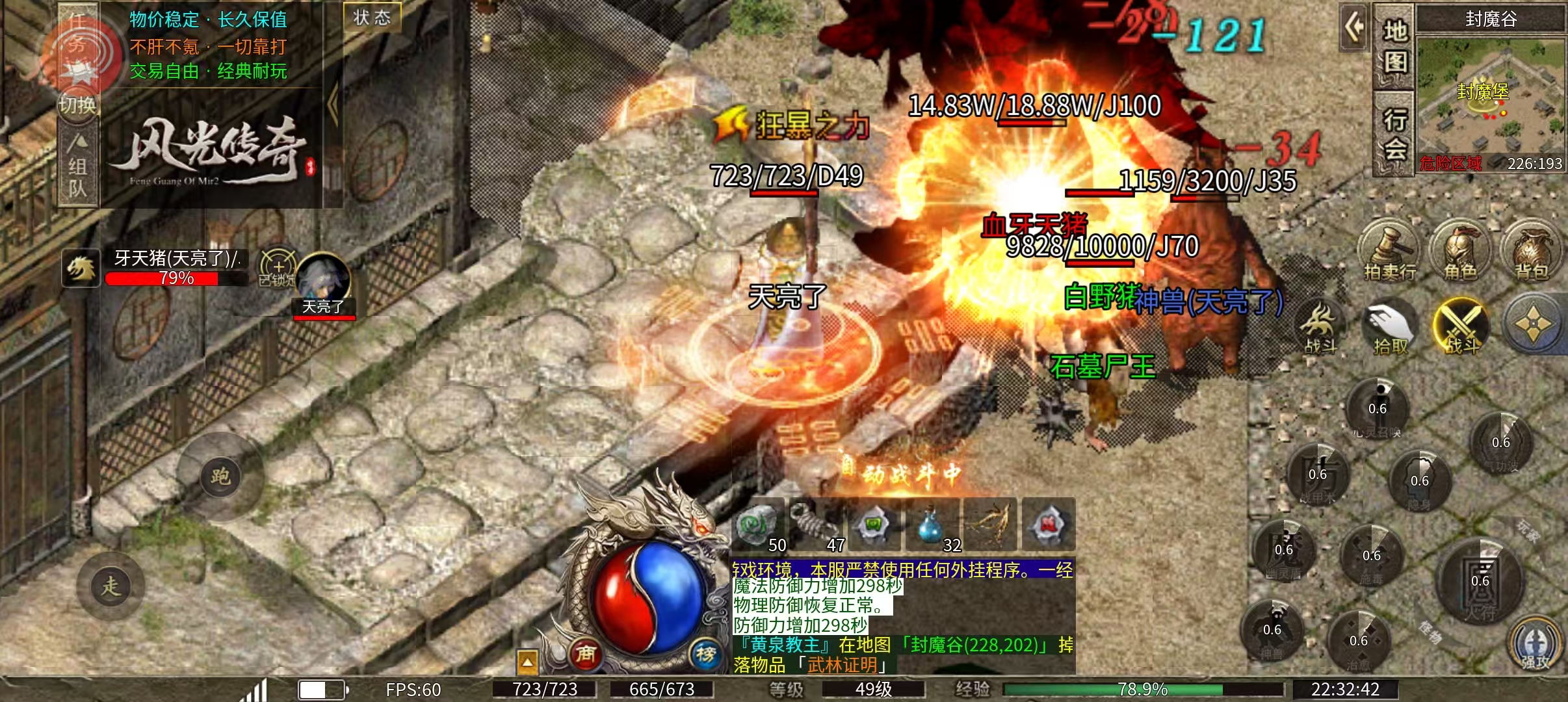The width and height of the screenshot is (1568, 702).
Task: Cast the 心灵召唤 skill
Action: (1378, 409)
